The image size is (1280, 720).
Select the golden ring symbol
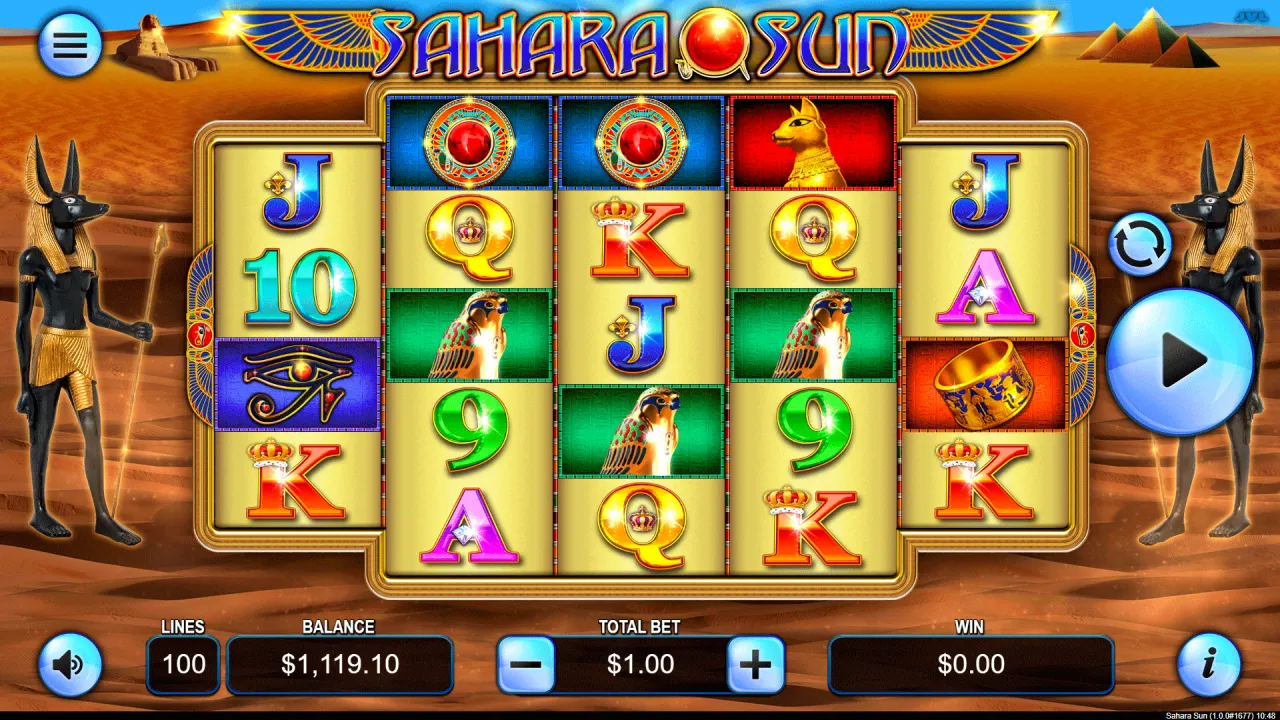point(985,387)
